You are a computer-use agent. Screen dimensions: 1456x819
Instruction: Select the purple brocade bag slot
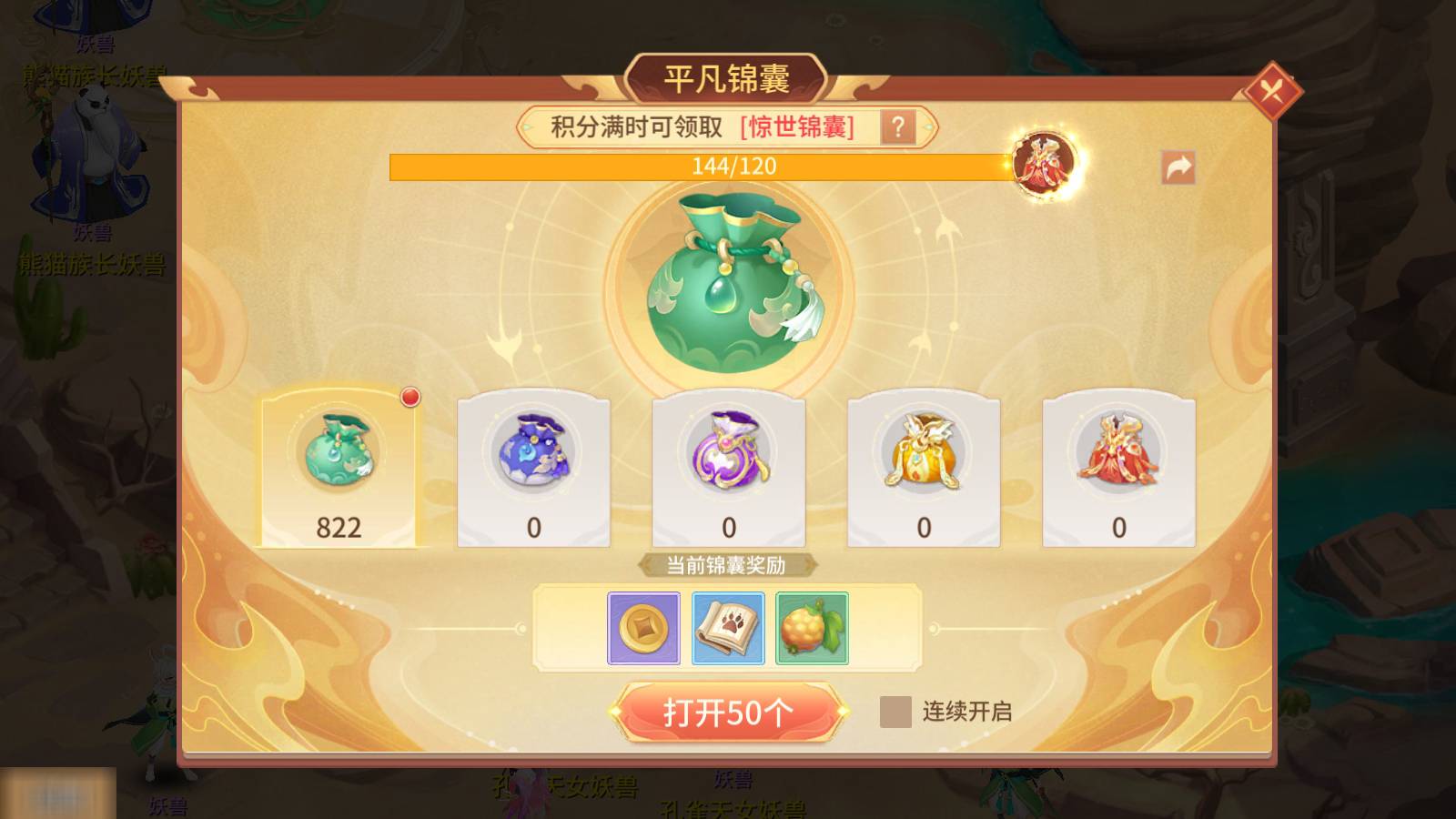[727, 464]
